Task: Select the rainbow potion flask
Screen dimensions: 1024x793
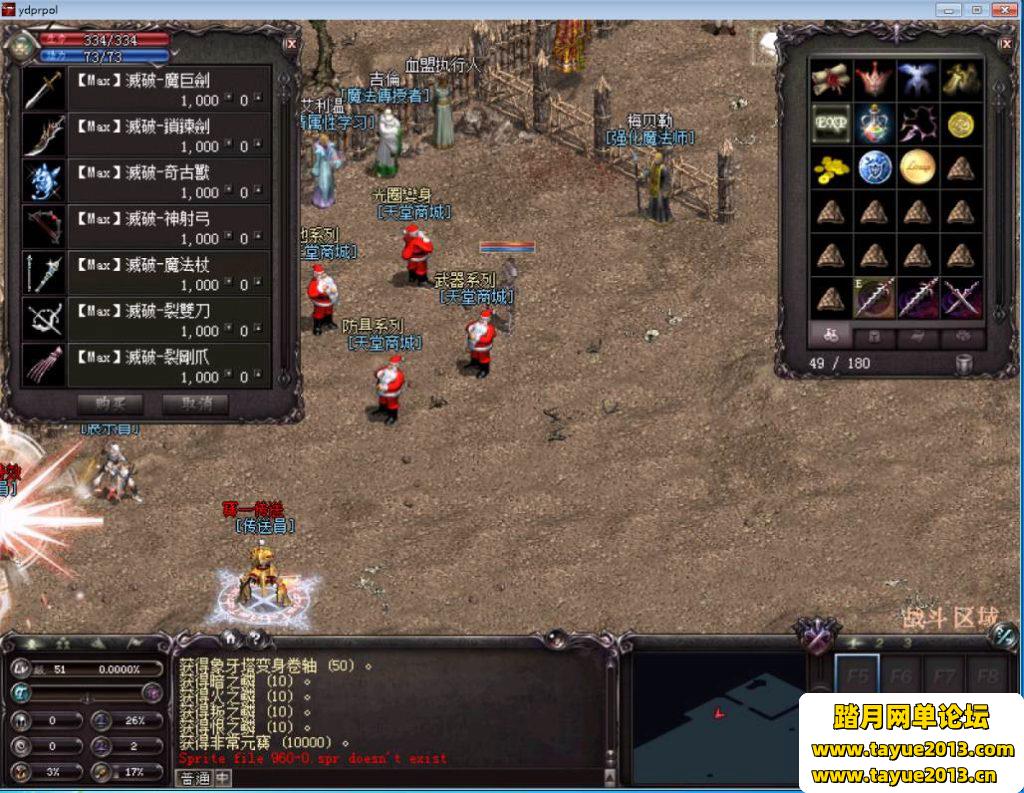Action: (x=874, y=123)
